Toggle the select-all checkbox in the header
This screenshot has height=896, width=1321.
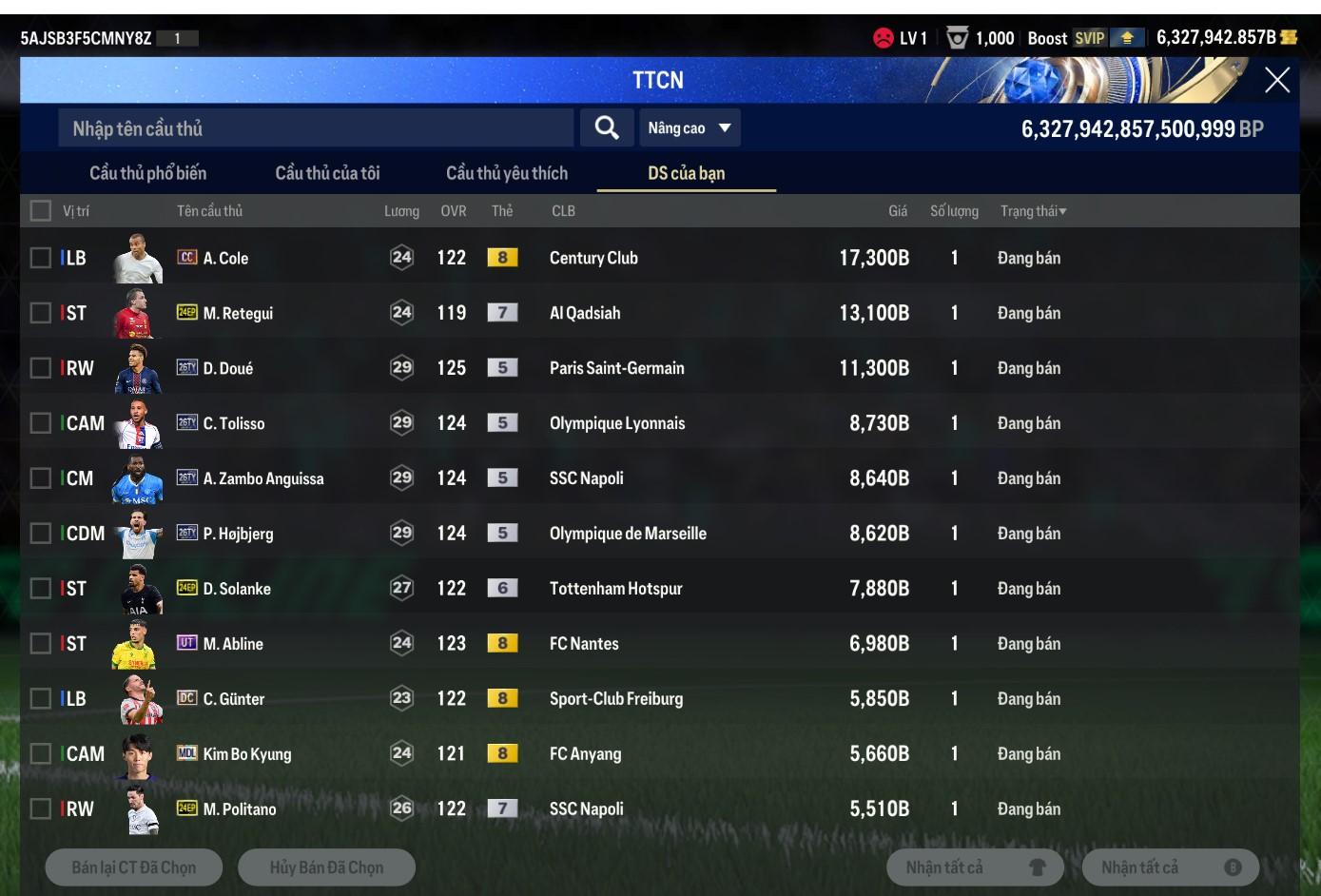click(41, 211)
